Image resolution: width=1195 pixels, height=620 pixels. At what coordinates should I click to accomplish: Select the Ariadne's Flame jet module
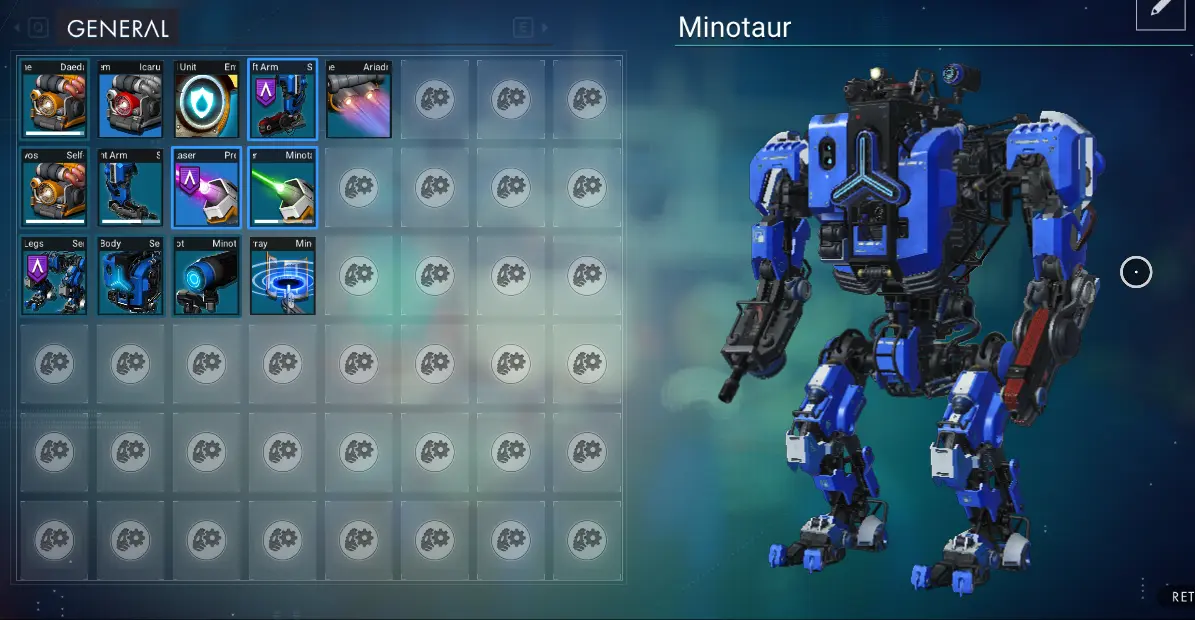pyautogui.click(x=359, y=99)
